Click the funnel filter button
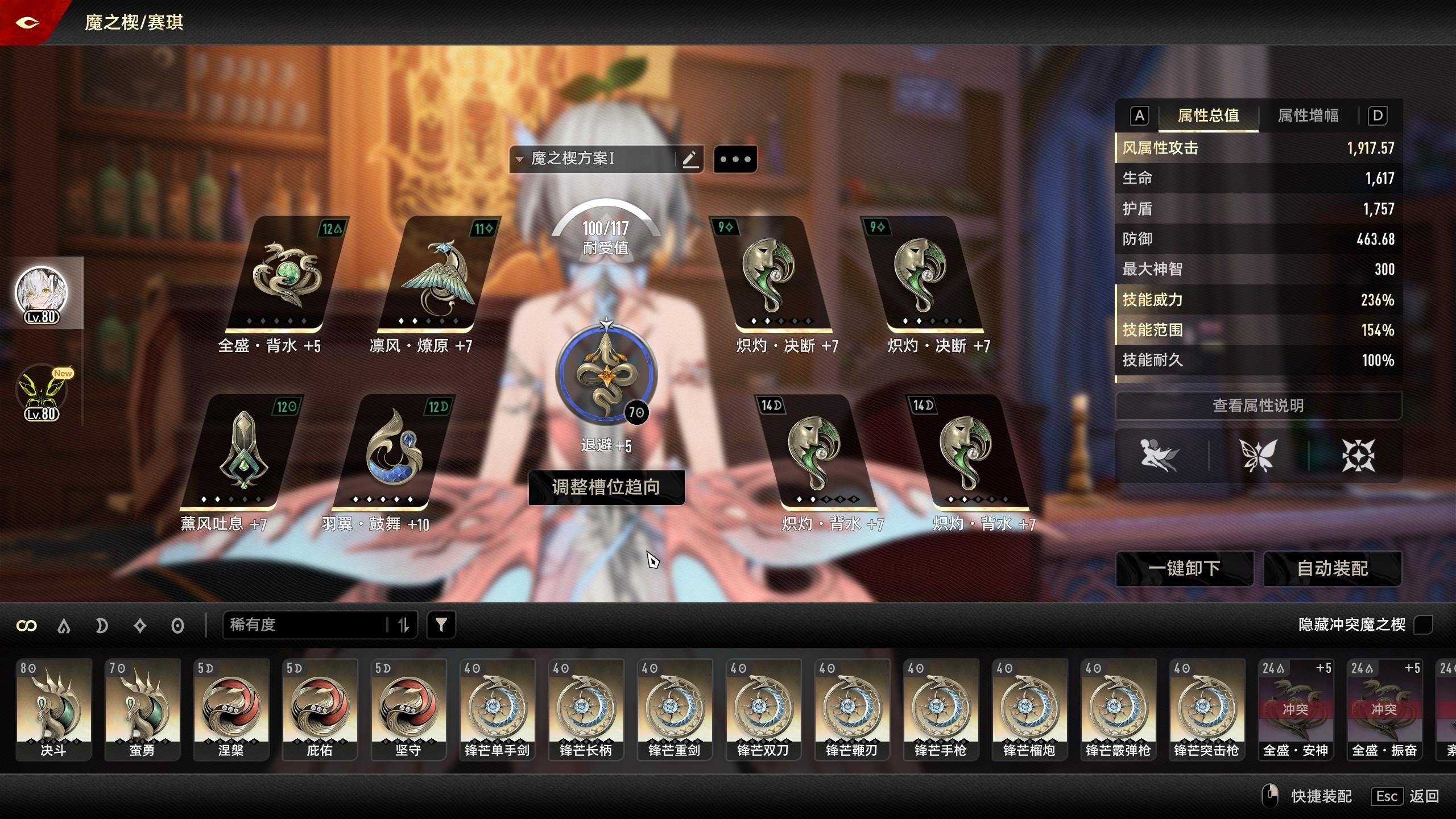 [441, 625]
